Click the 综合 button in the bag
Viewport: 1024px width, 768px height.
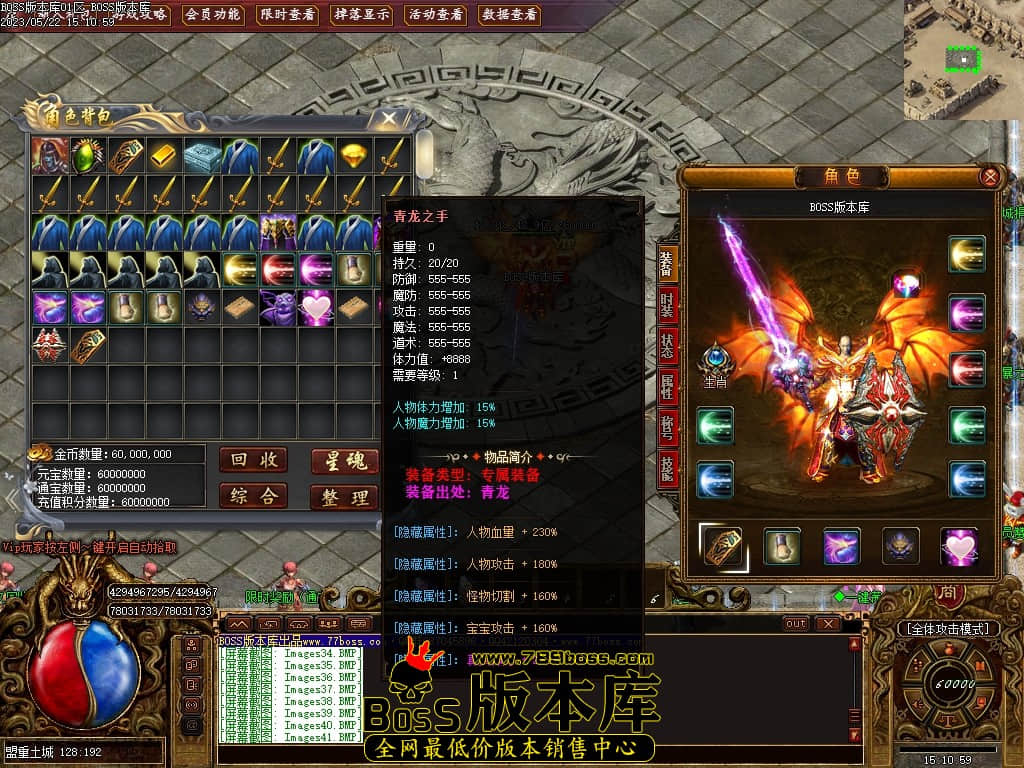253,496
